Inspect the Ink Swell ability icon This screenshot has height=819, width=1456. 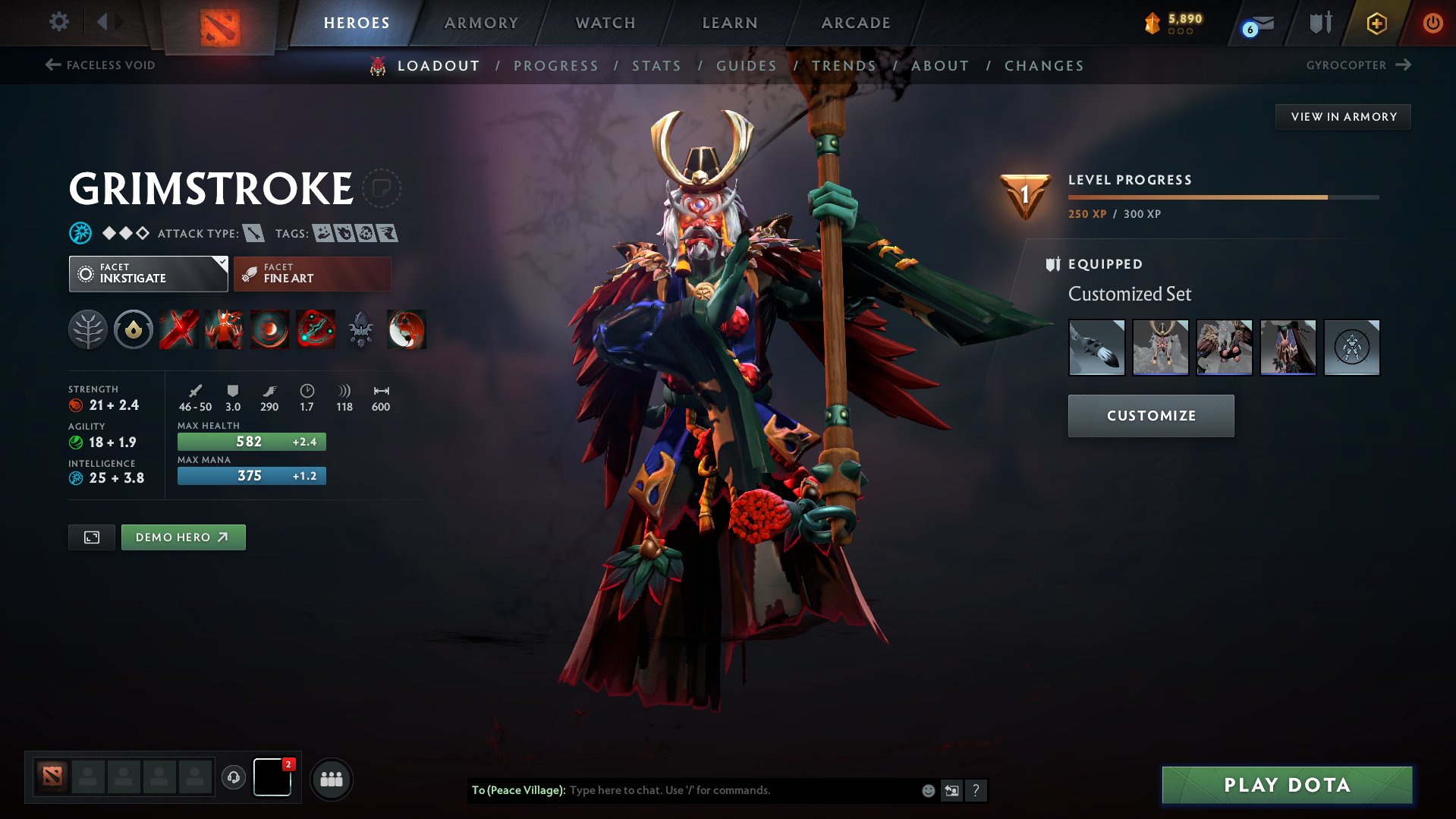click(269, 329)
